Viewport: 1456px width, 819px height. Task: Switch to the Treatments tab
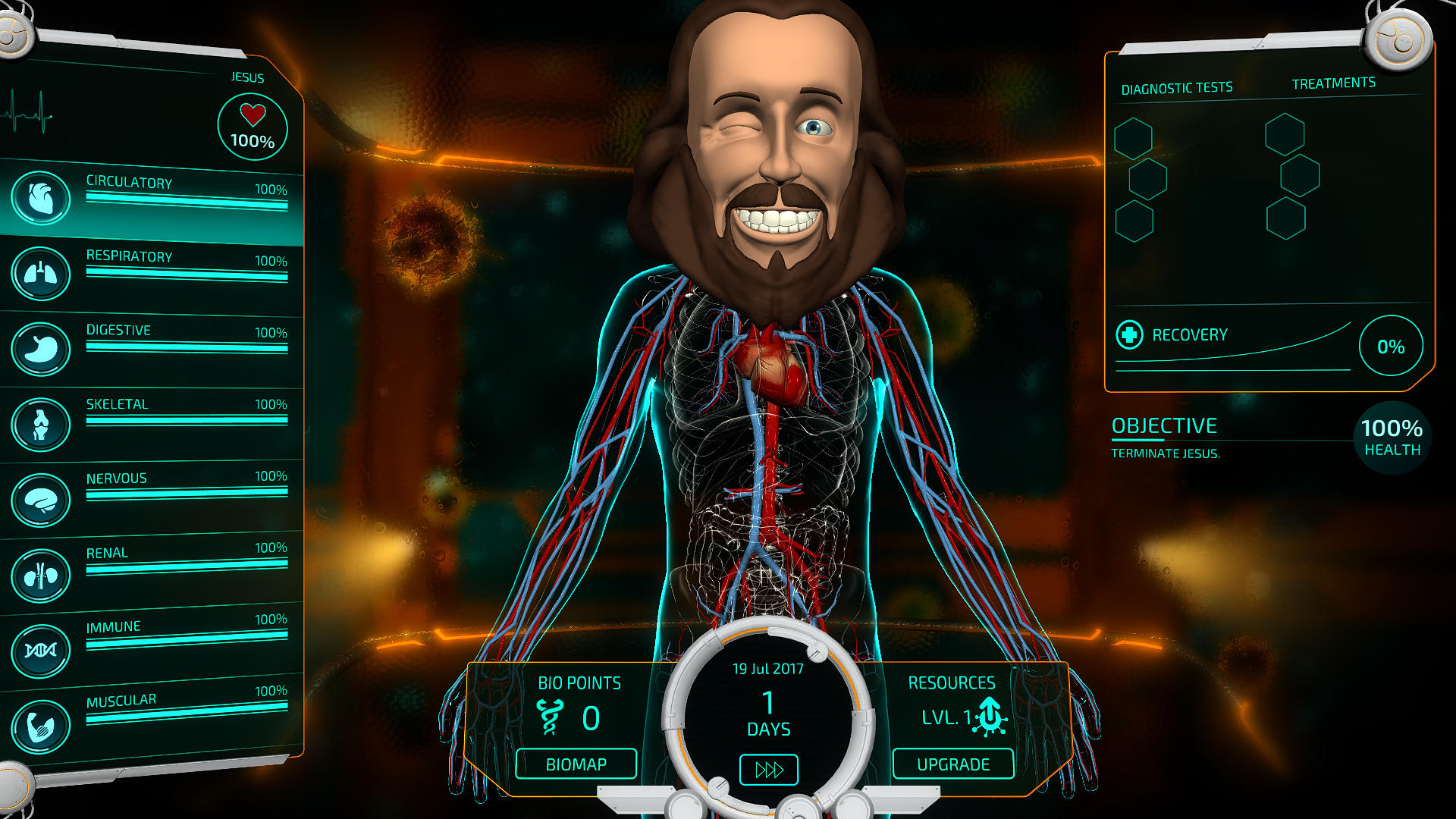point(1335,82)
